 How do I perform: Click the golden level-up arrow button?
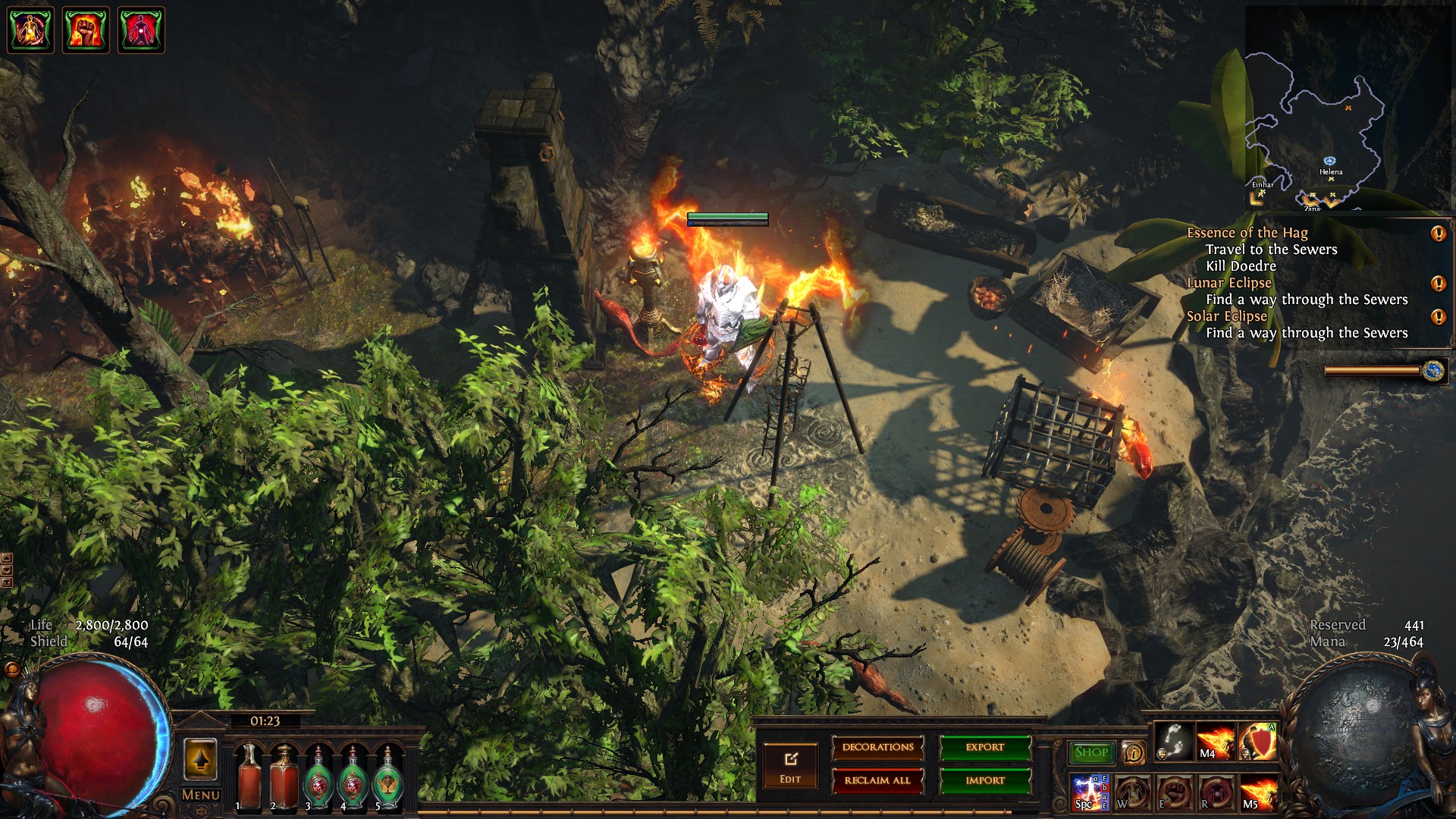point(200,759)
